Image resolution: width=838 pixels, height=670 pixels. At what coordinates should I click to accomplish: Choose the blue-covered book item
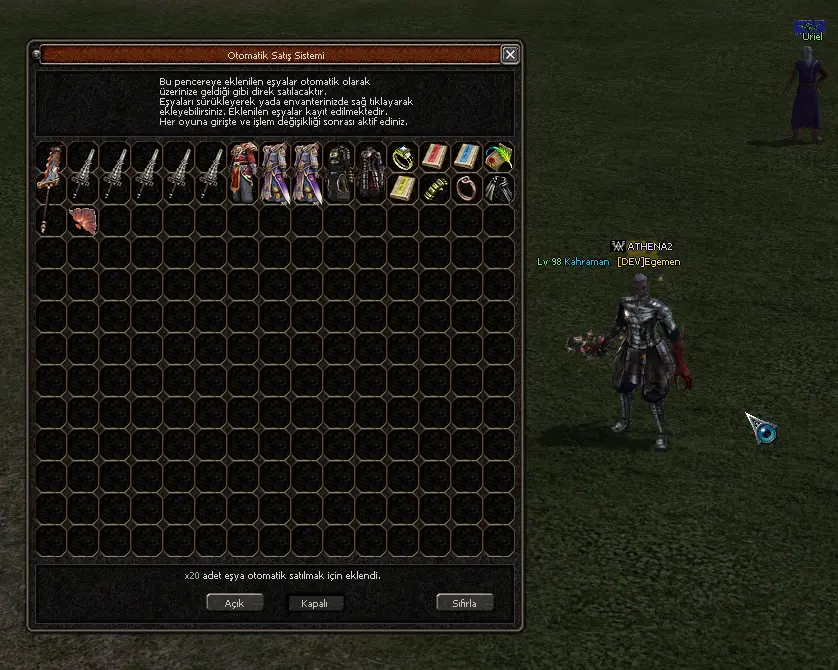(467, 157)
